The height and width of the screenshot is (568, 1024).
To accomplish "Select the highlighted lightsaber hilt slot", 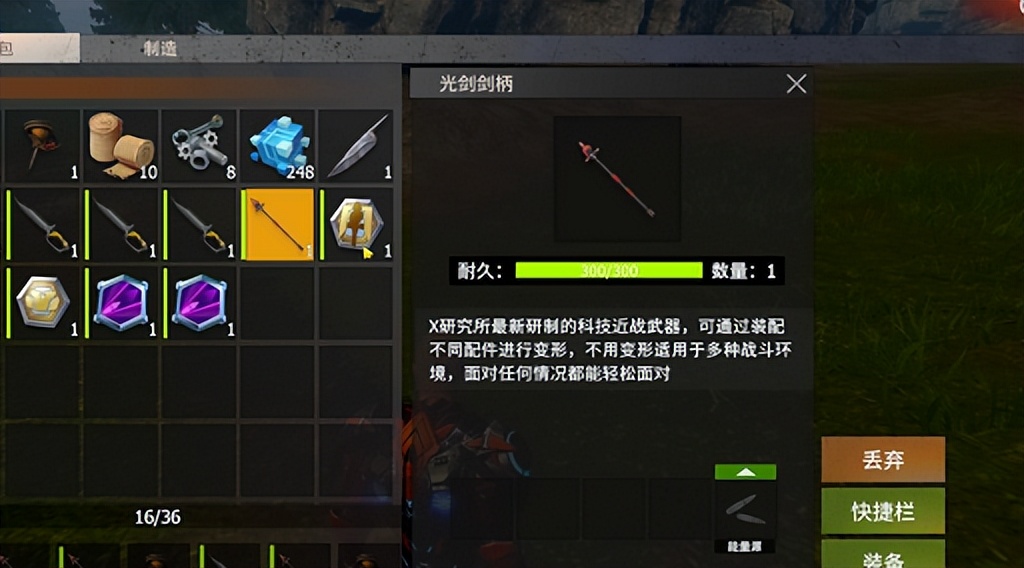I will [x=278, y=224].
